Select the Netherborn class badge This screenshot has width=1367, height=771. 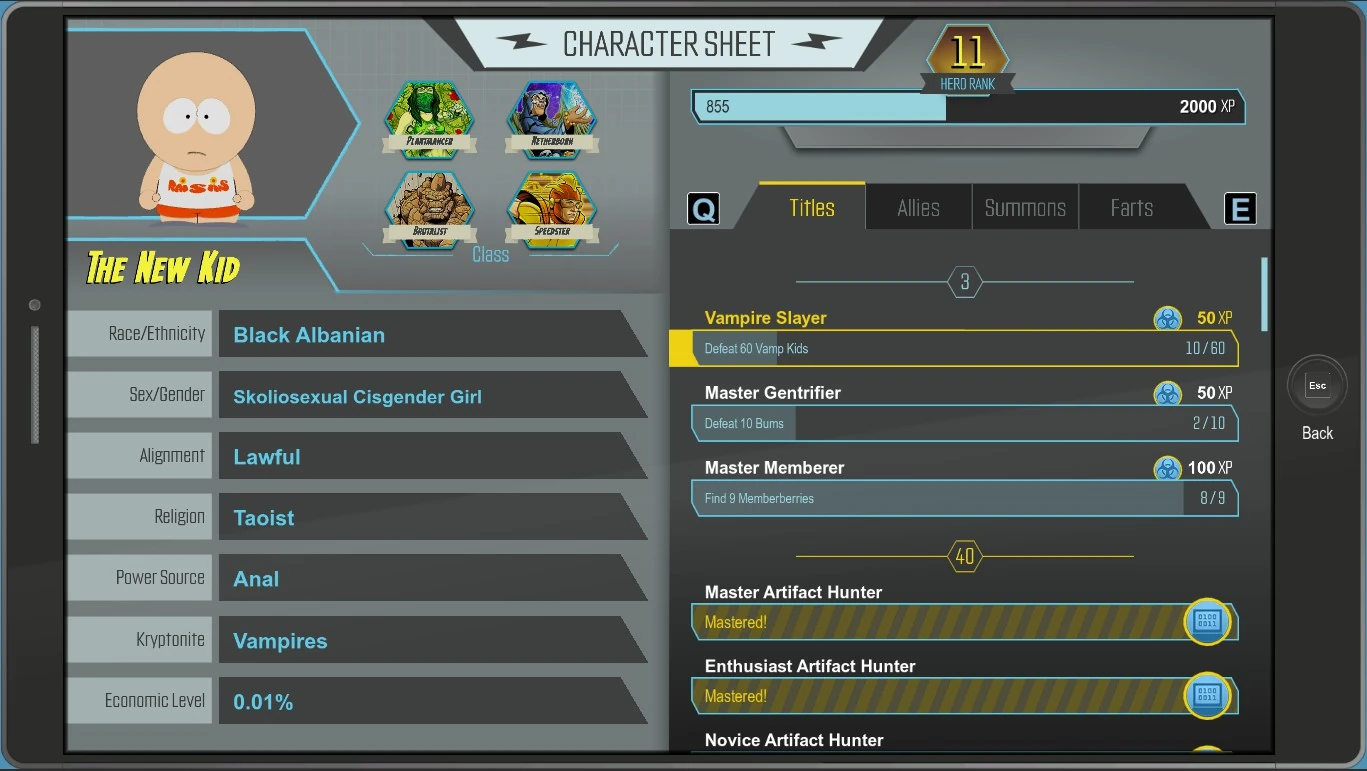pos(552,118)
